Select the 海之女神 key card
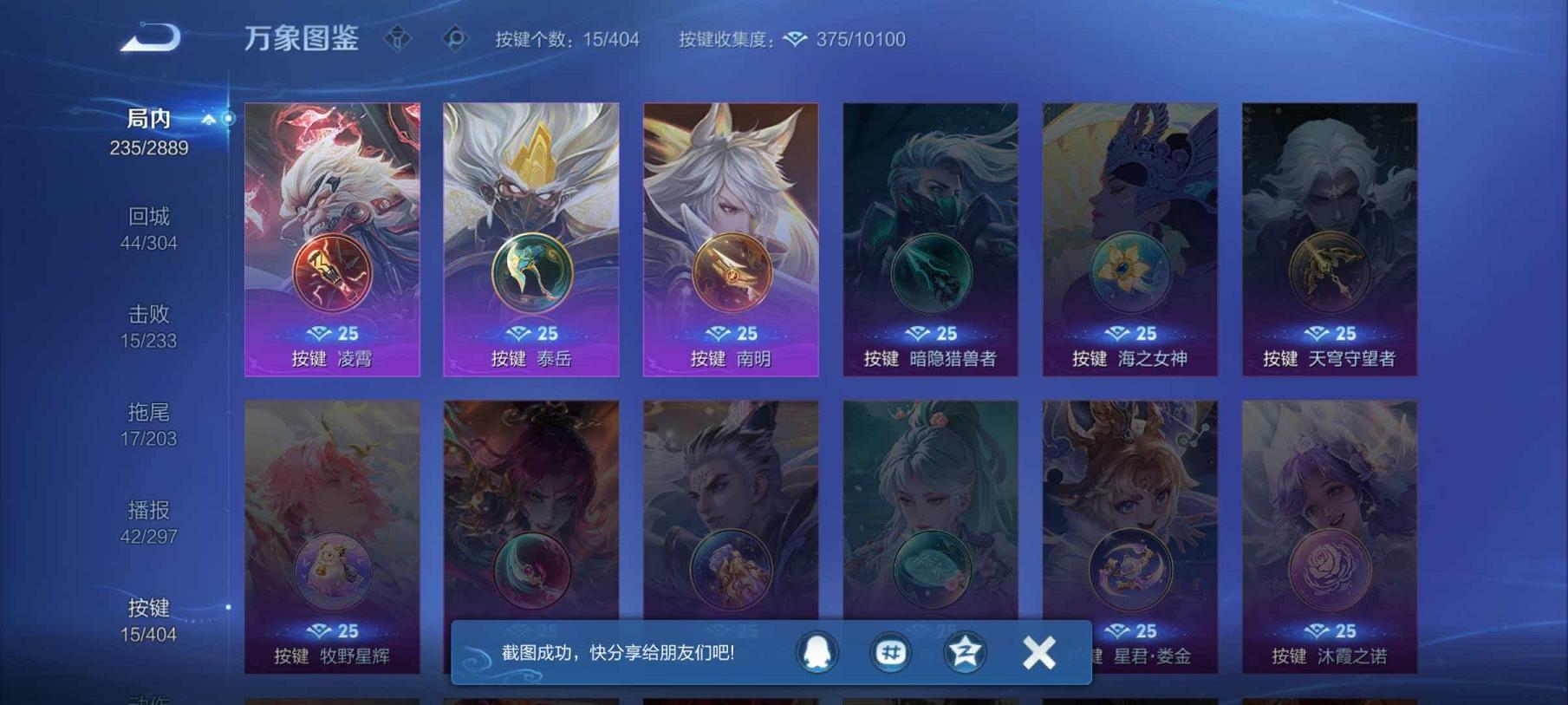Screen dimensions: 1568x705 pyautogui.click(x=1129, y=238)
